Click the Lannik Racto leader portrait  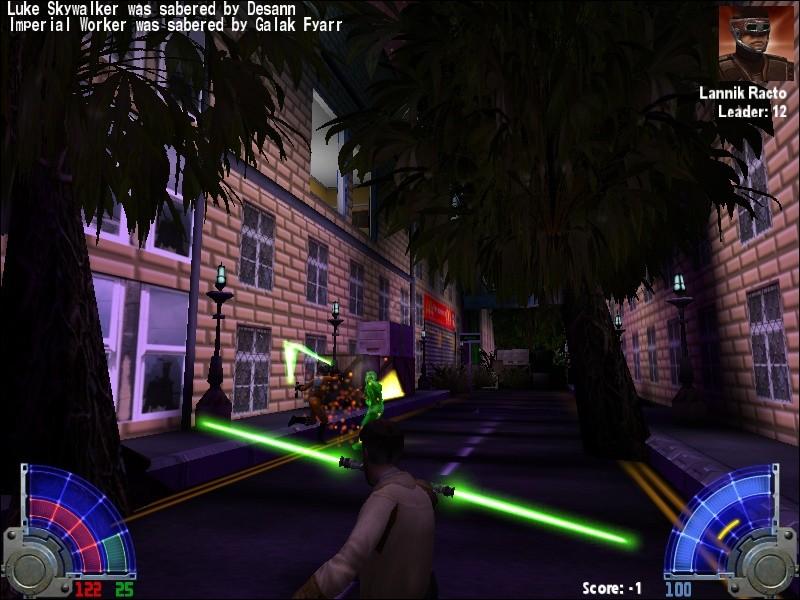point(755,42)
